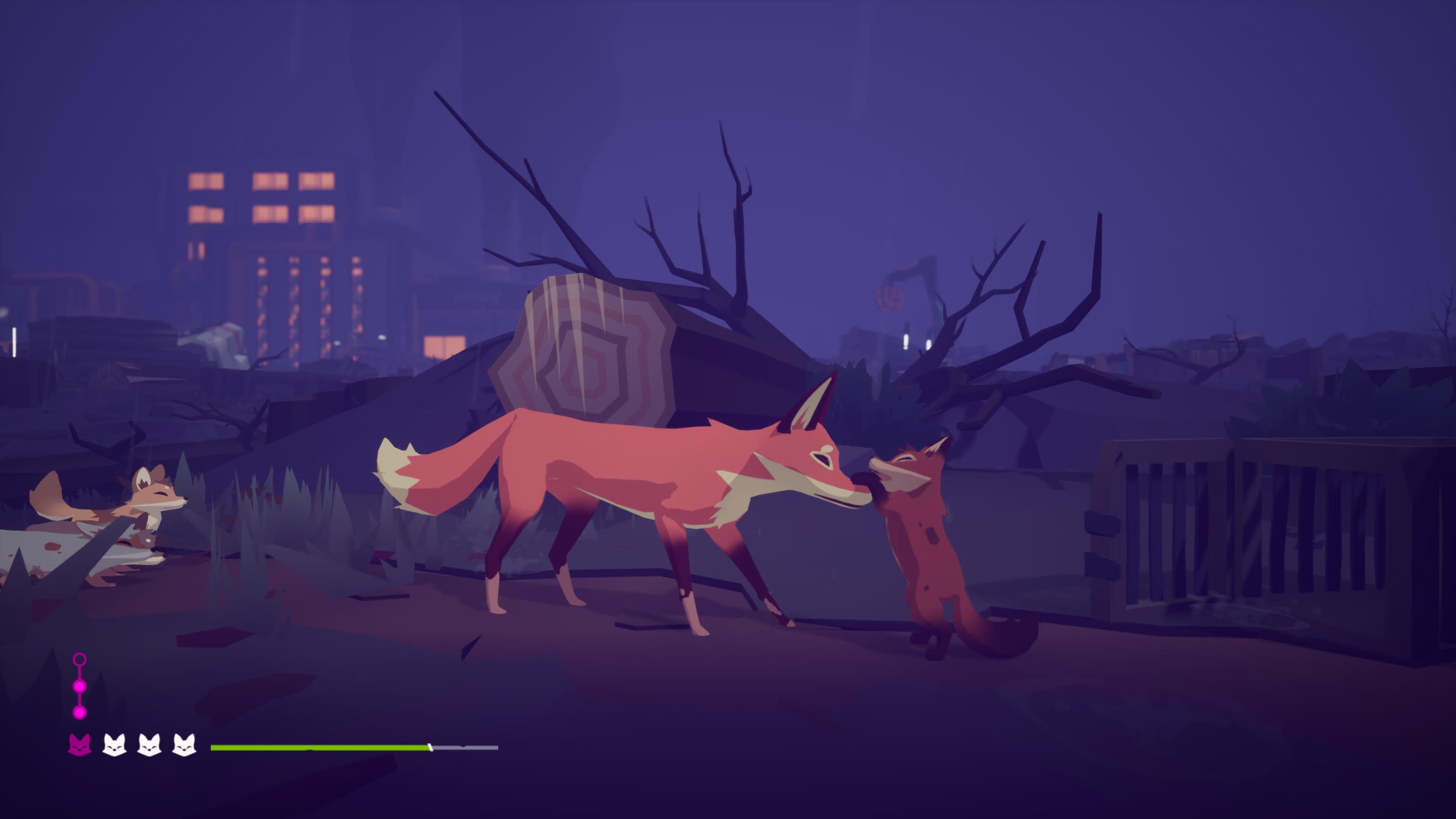Select the magenta fox cub icon
This screenshot has height=819, width=1456.
80,745
